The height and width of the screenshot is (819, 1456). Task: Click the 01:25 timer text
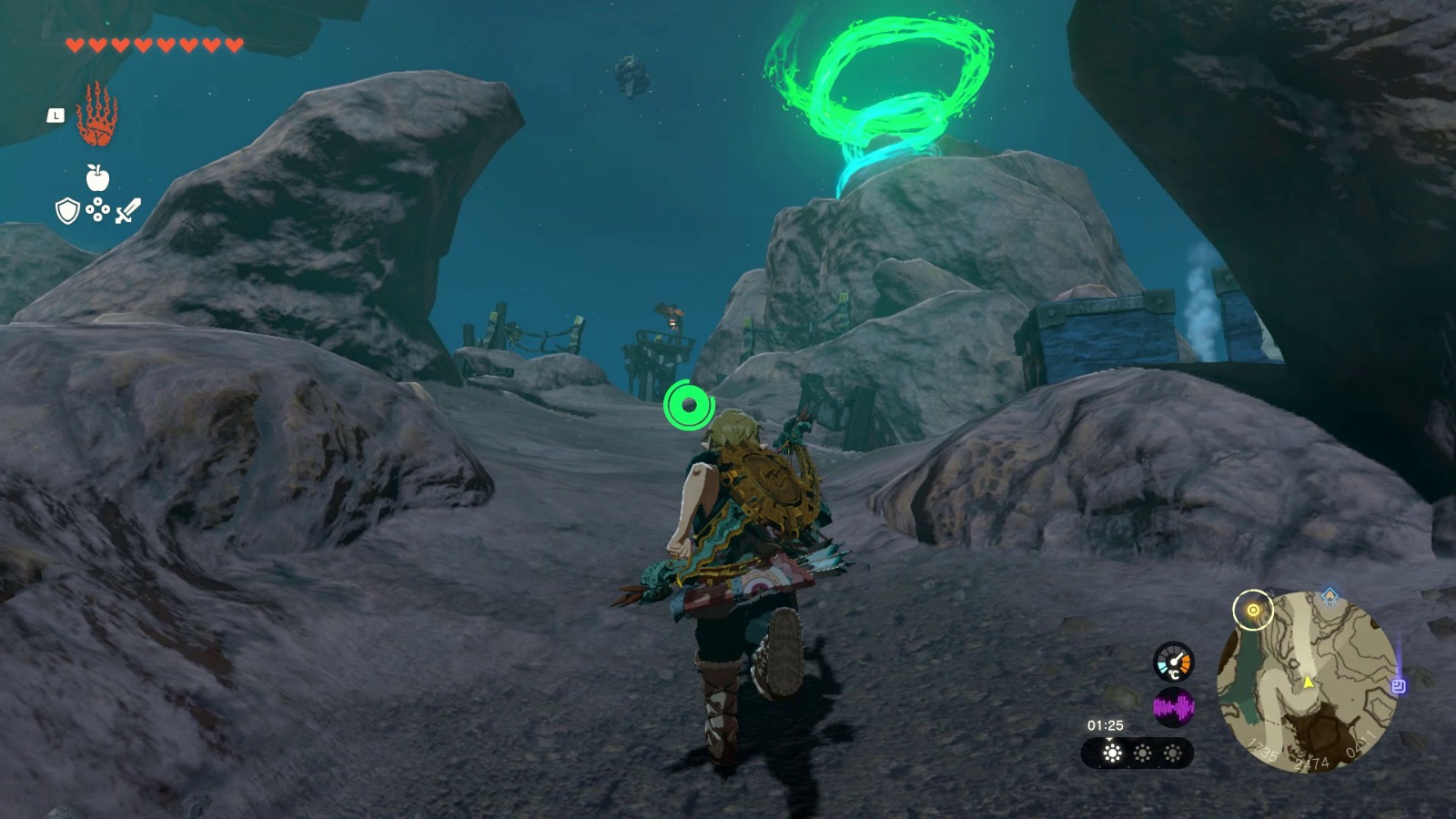(x=1106, y=724)
